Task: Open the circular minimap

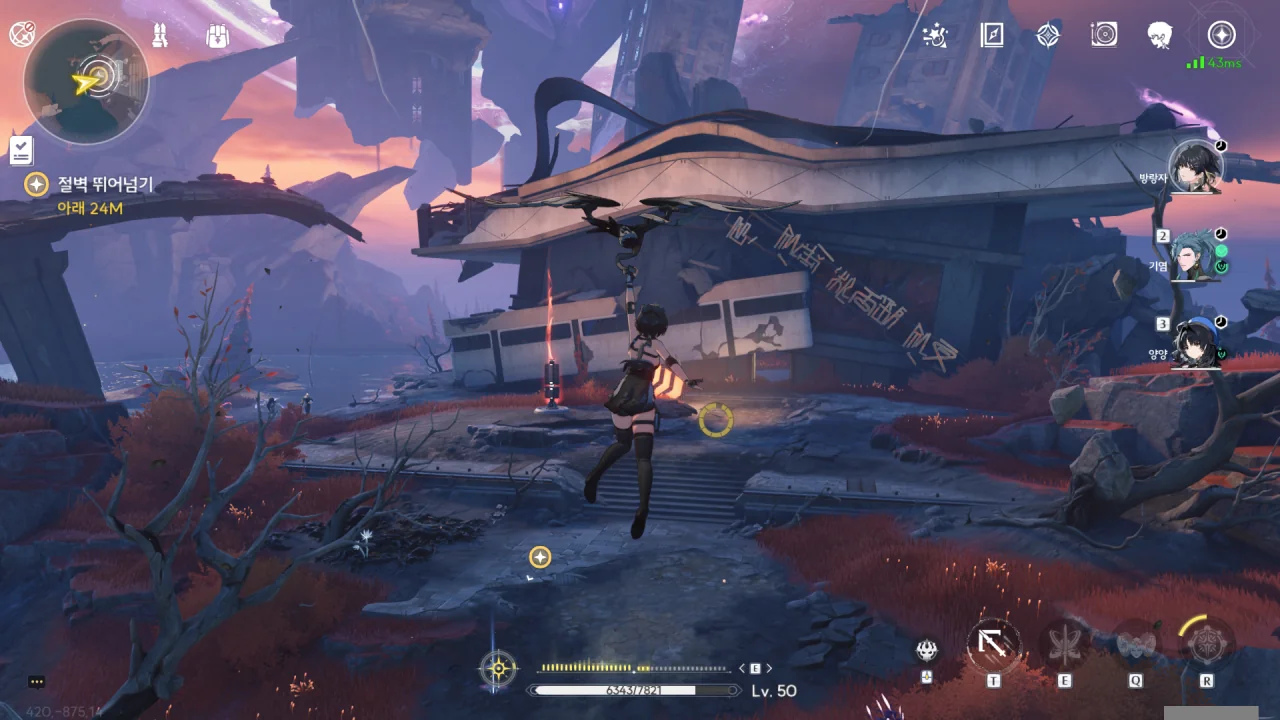Action: click(x=86, y=82)
